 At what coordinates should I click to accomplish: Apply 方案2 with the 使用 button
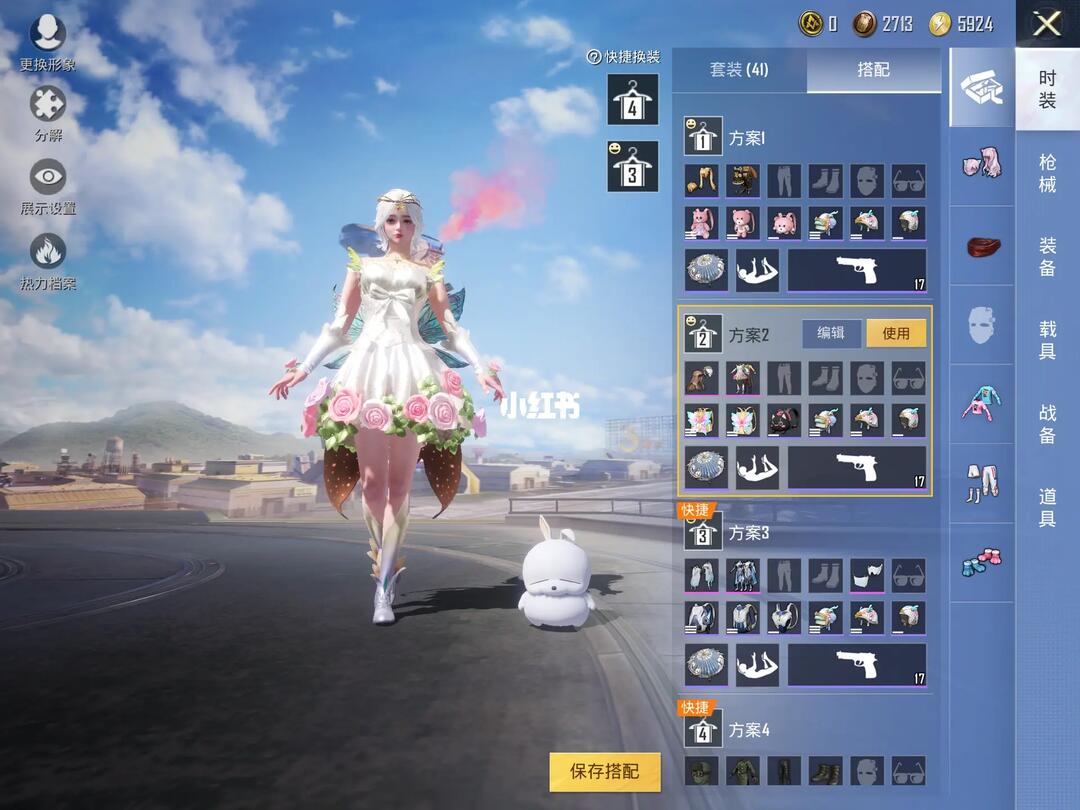[x=896, y=333]
